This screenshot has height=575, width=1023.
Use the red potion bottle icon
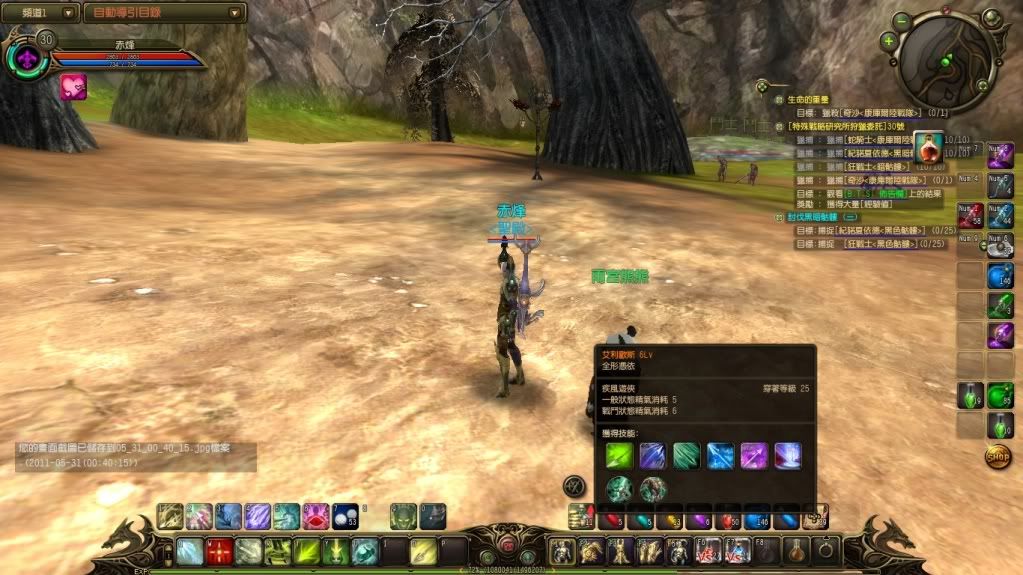pyautogui.click(x=929, y=148)
